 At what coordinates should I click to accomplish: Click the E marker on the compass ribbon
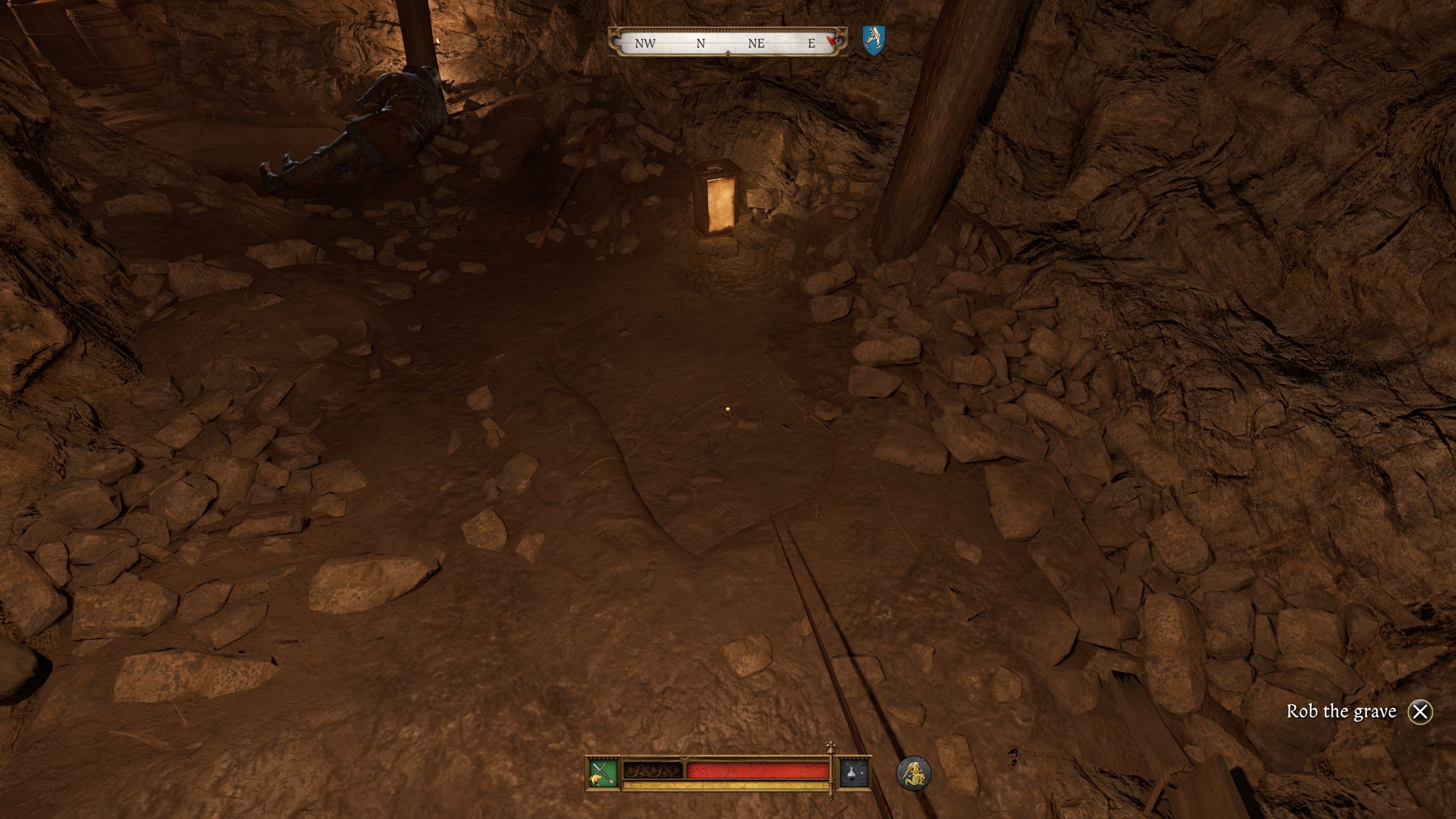[x=812, y=42]
